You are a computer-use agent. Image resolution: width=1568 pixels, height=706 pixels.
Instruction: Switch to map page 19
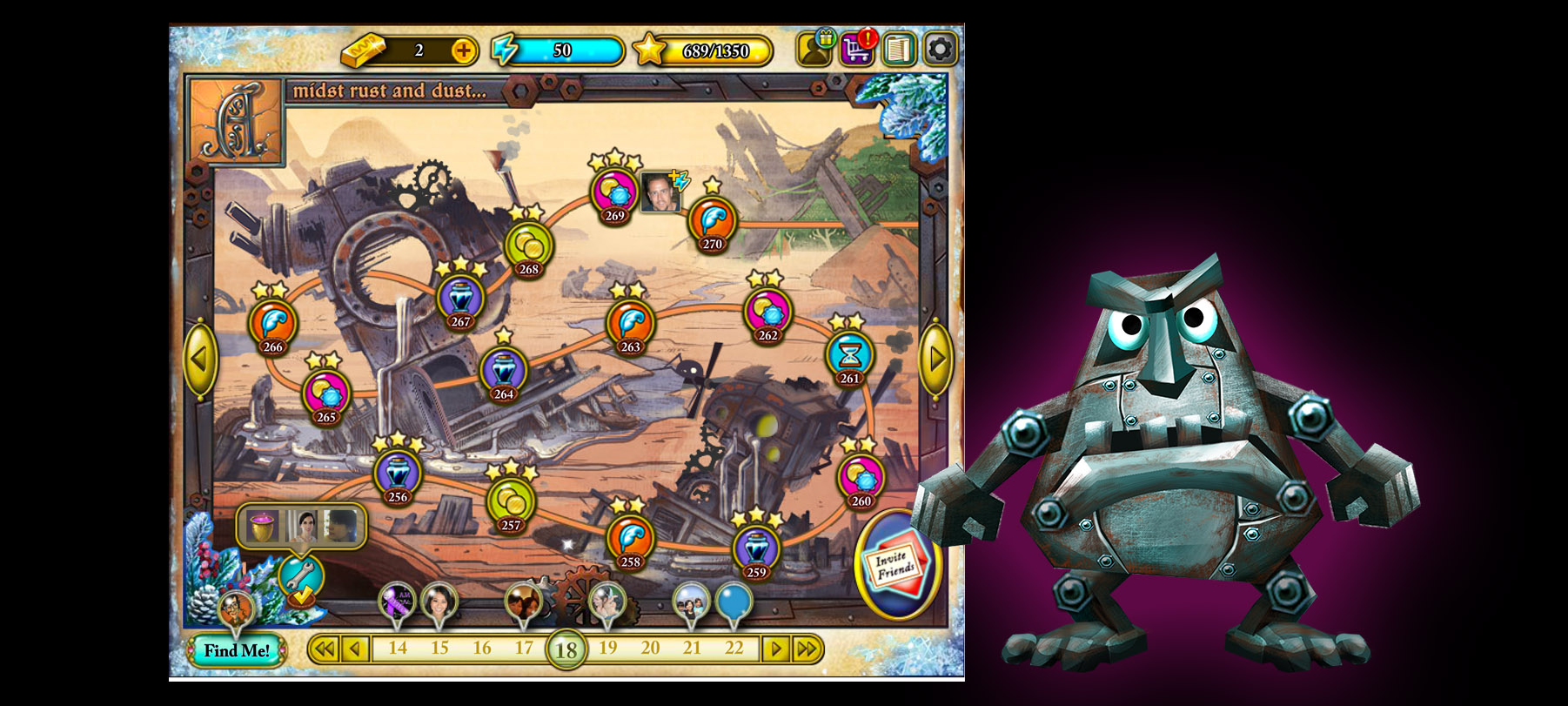(x=608, y=649)
